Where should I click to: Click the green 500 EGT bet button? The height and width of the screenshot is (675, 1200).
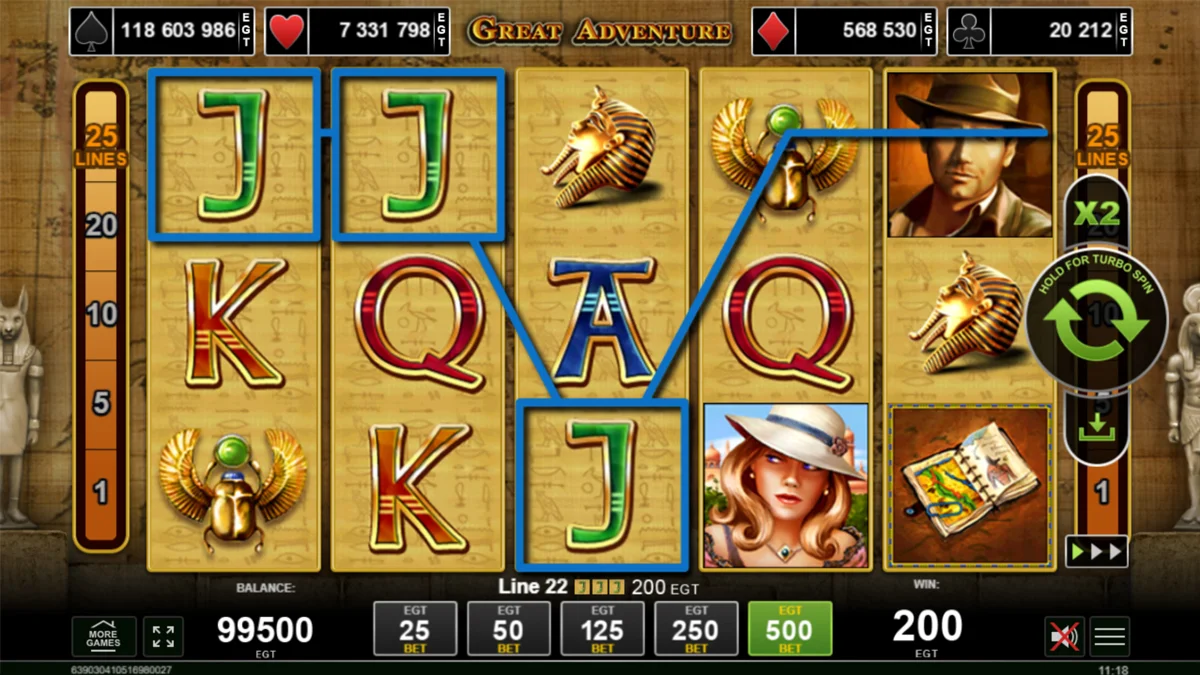coord(790,629)
